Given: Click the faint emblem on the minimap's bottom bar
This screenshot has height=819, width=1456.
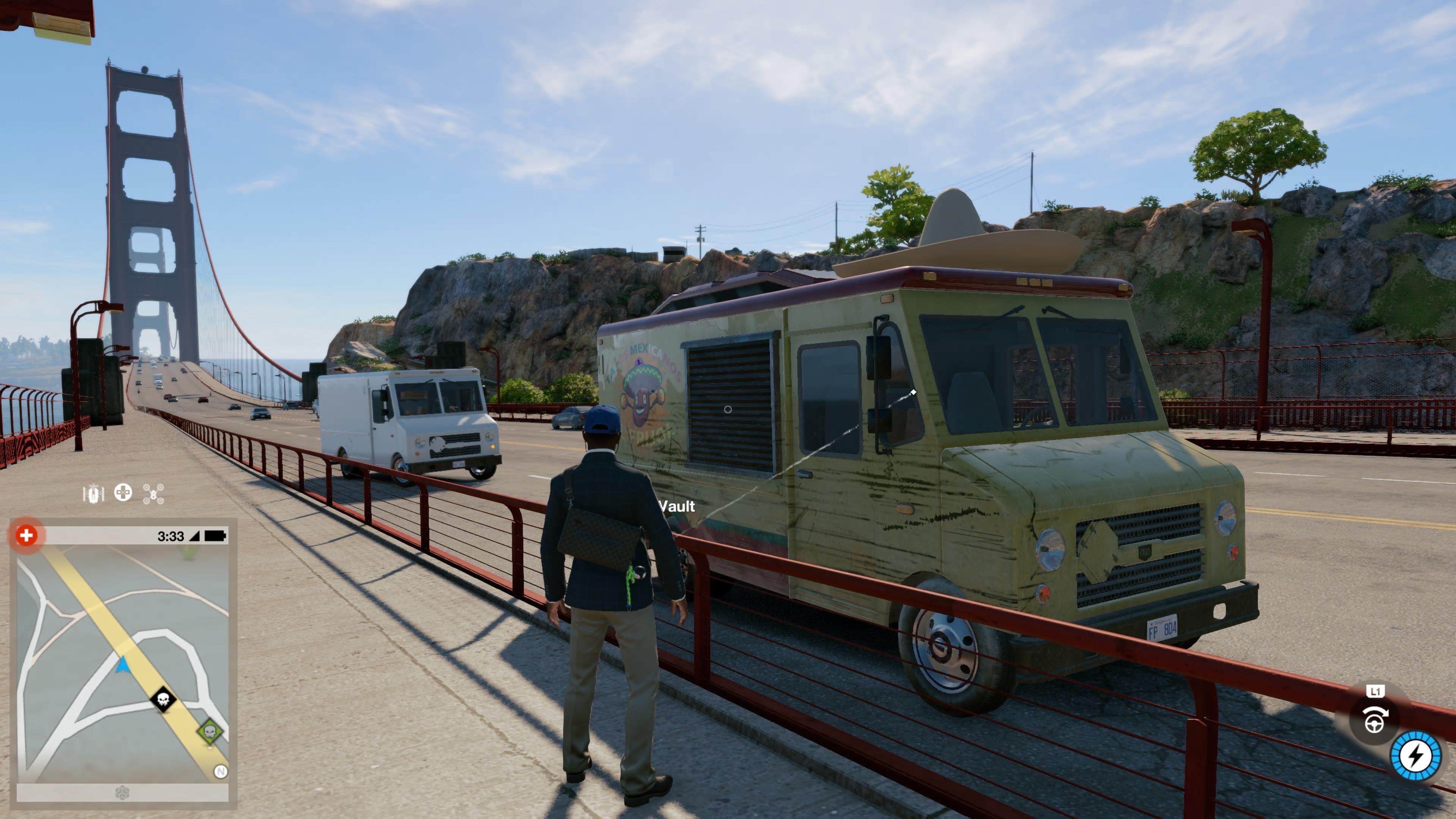Looking at the screenshot, I should (x=122, y=792).
